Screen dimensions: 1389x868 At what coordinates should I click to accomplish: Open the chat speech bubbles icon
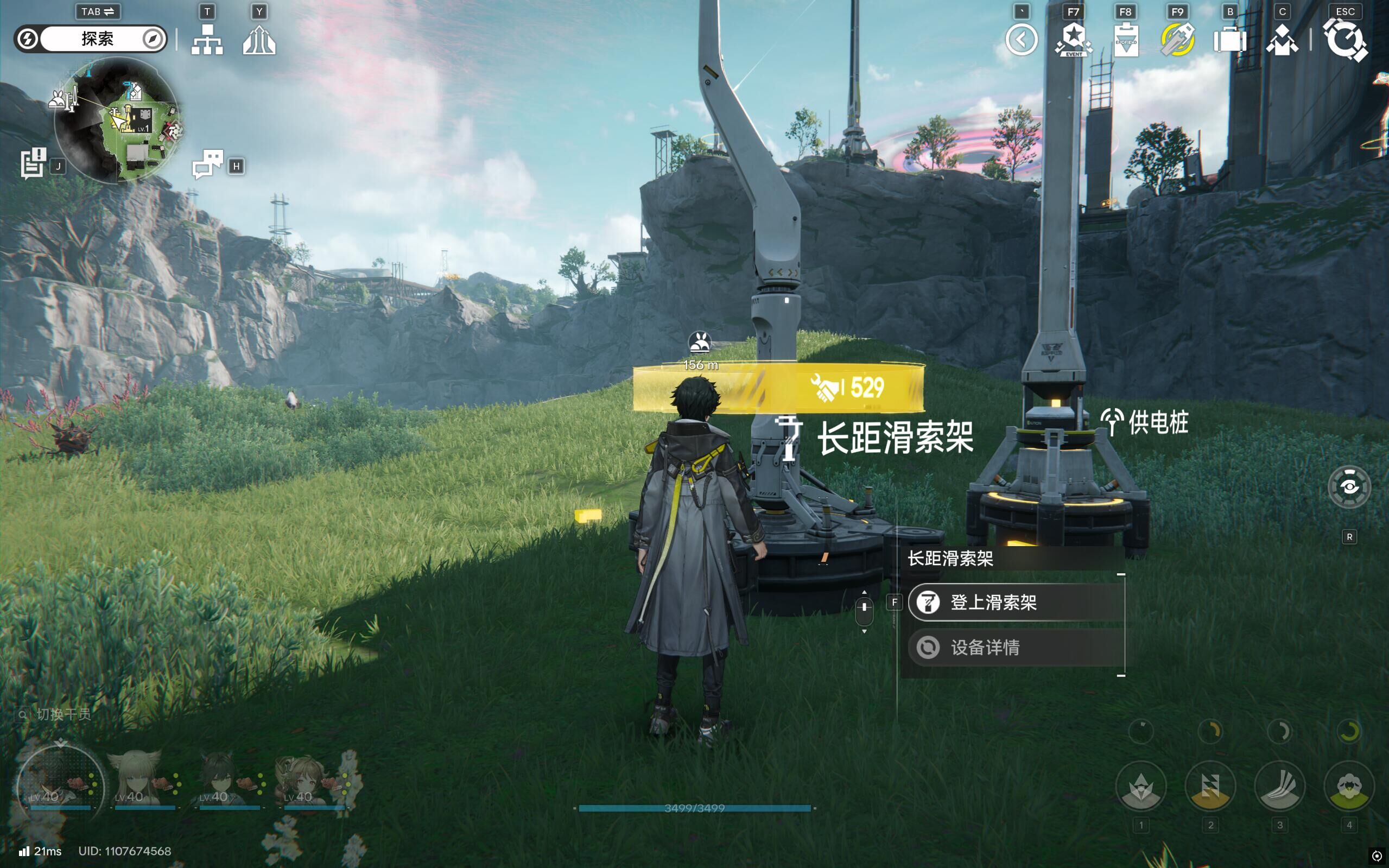[x=208, y=164]
